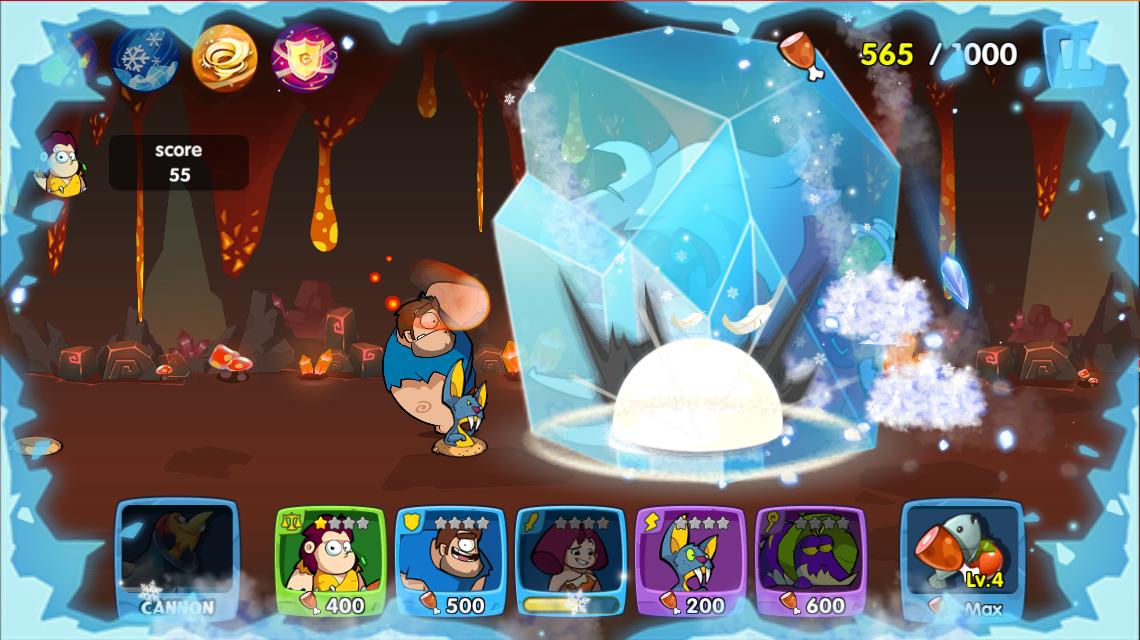Deploy the 600-meat green monster unit
This screenshot has width=1140, height=640.
(810, 562)
